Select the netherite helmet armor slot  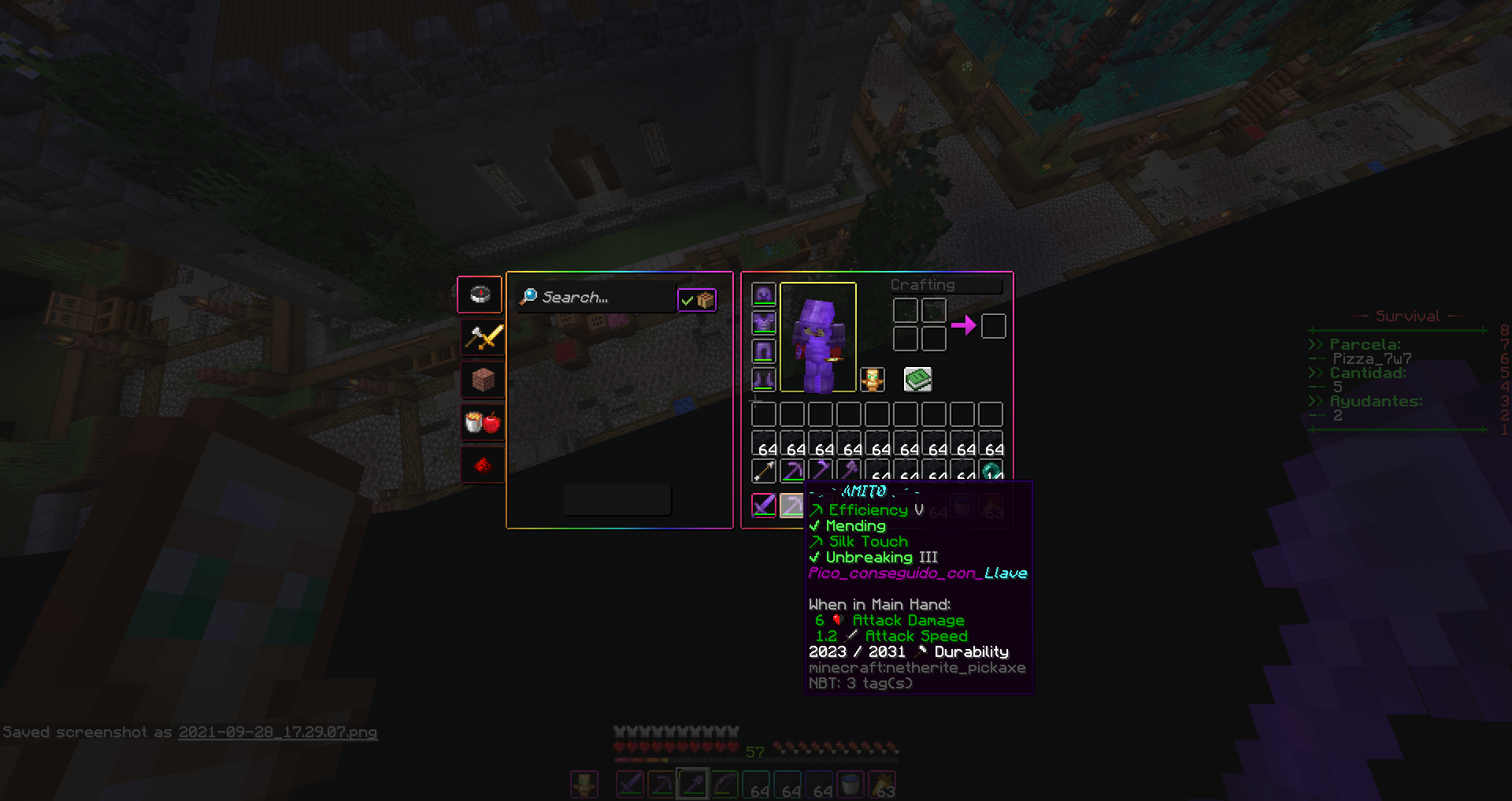pos(764,295)
